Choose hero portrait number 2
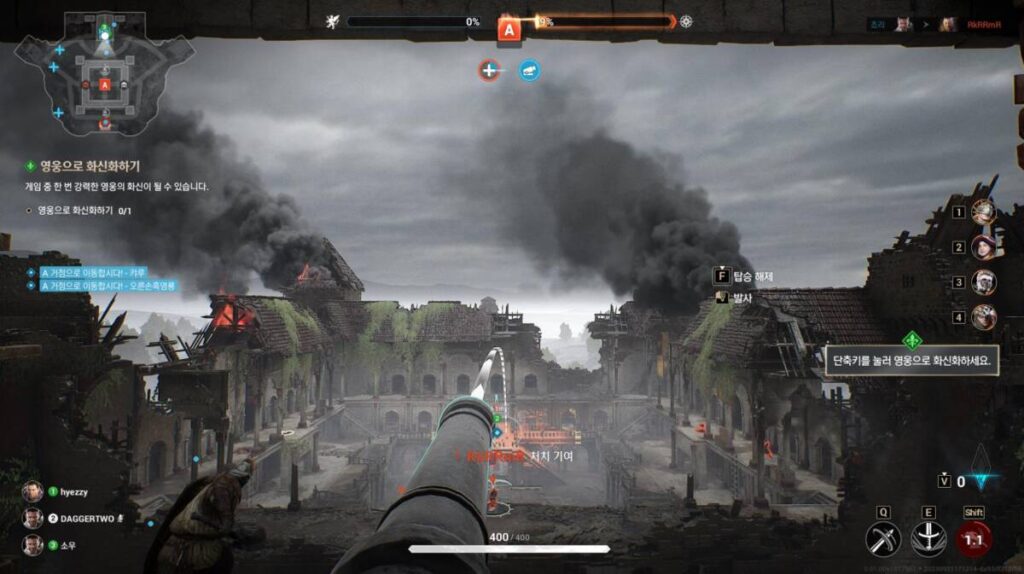 (984, 247)
